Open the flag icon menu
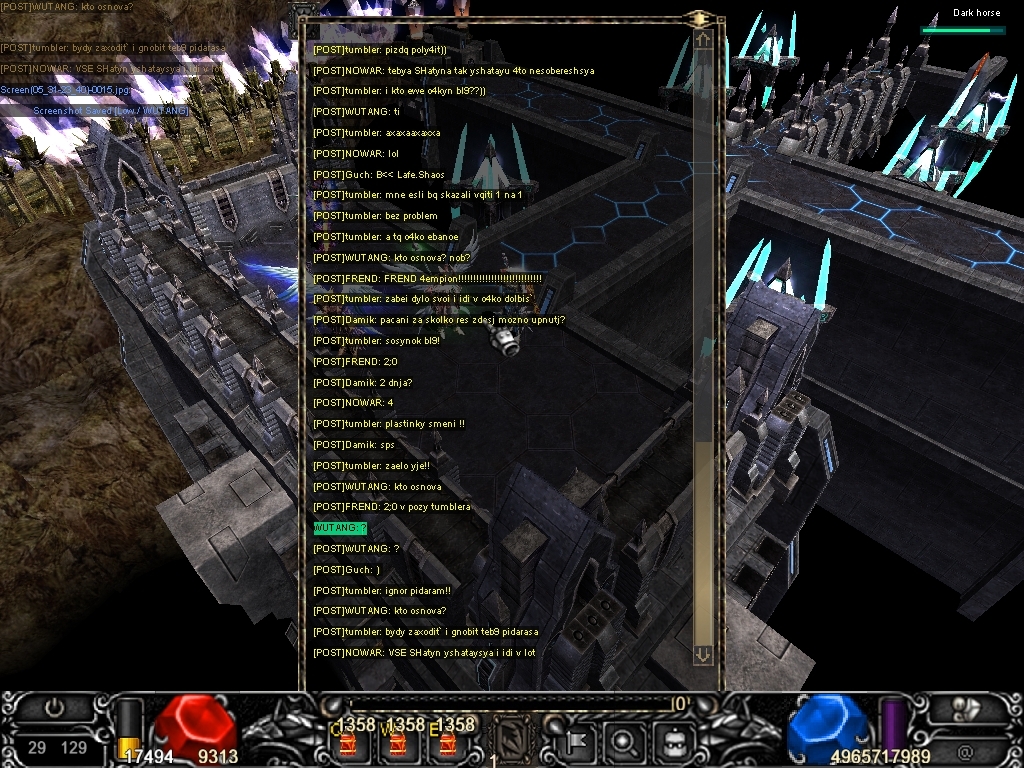Image resolution: width=1024 pixels, height=768 pixels. pos(577,742)
